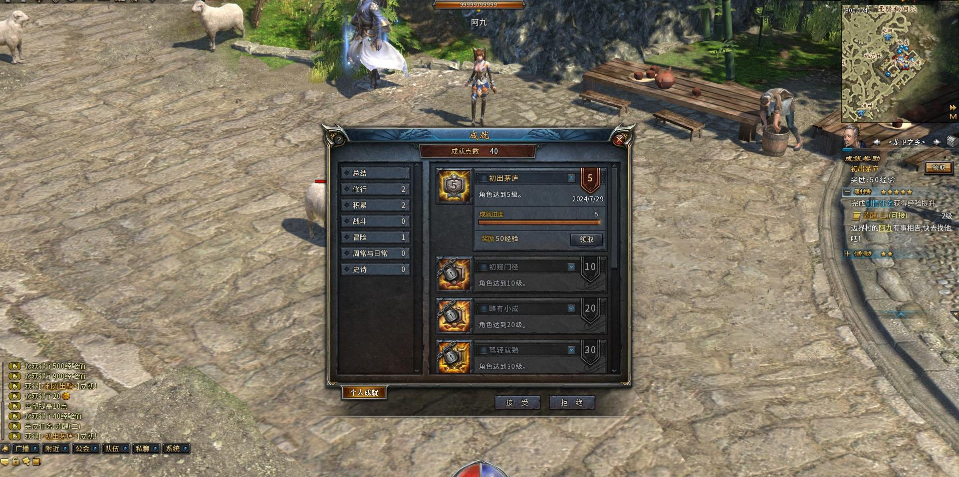Open the 战斗 achievement category

(376, 221)
